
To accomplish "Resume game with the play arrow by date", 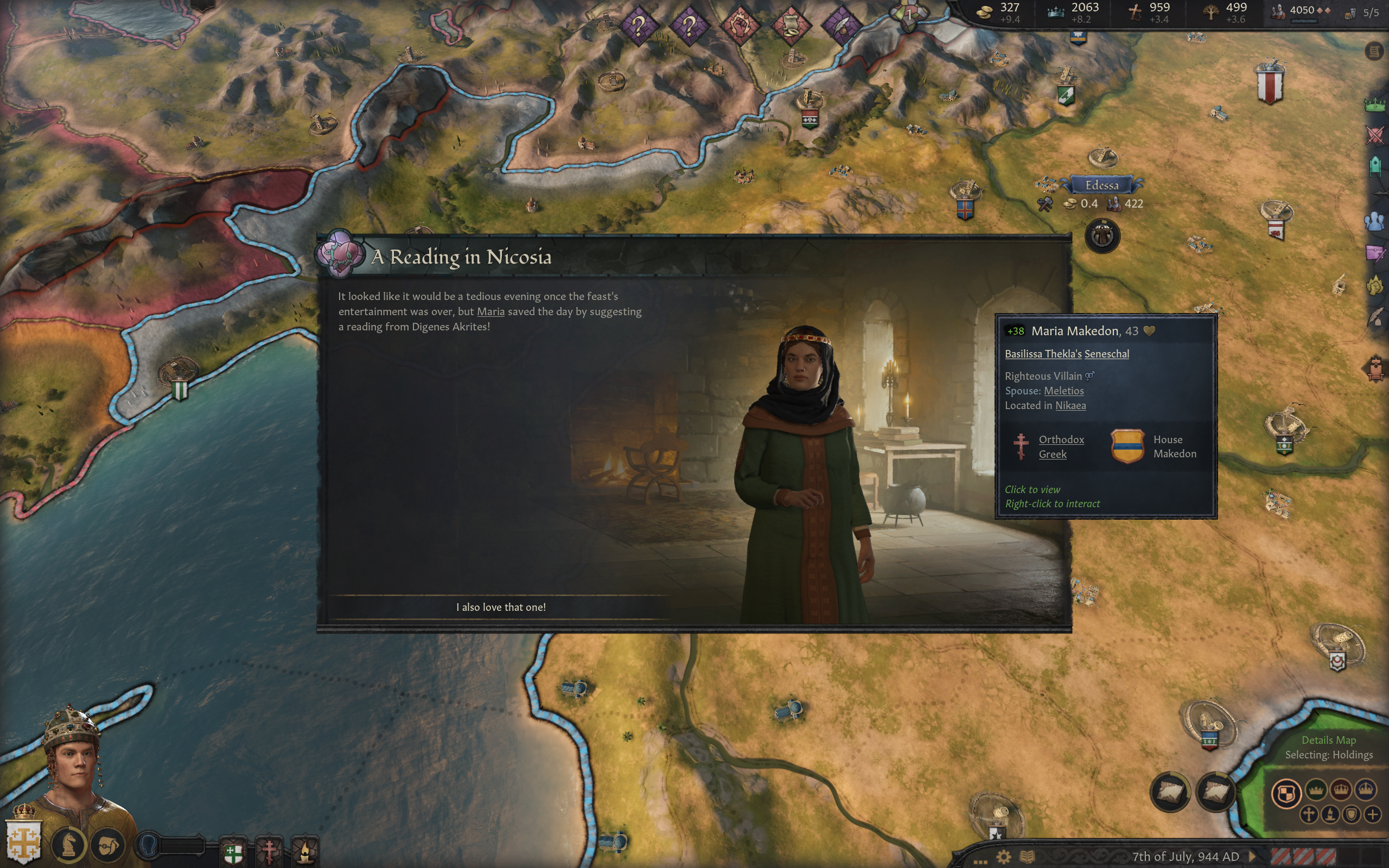I will pyautogui.click(x=1252, y=857).
